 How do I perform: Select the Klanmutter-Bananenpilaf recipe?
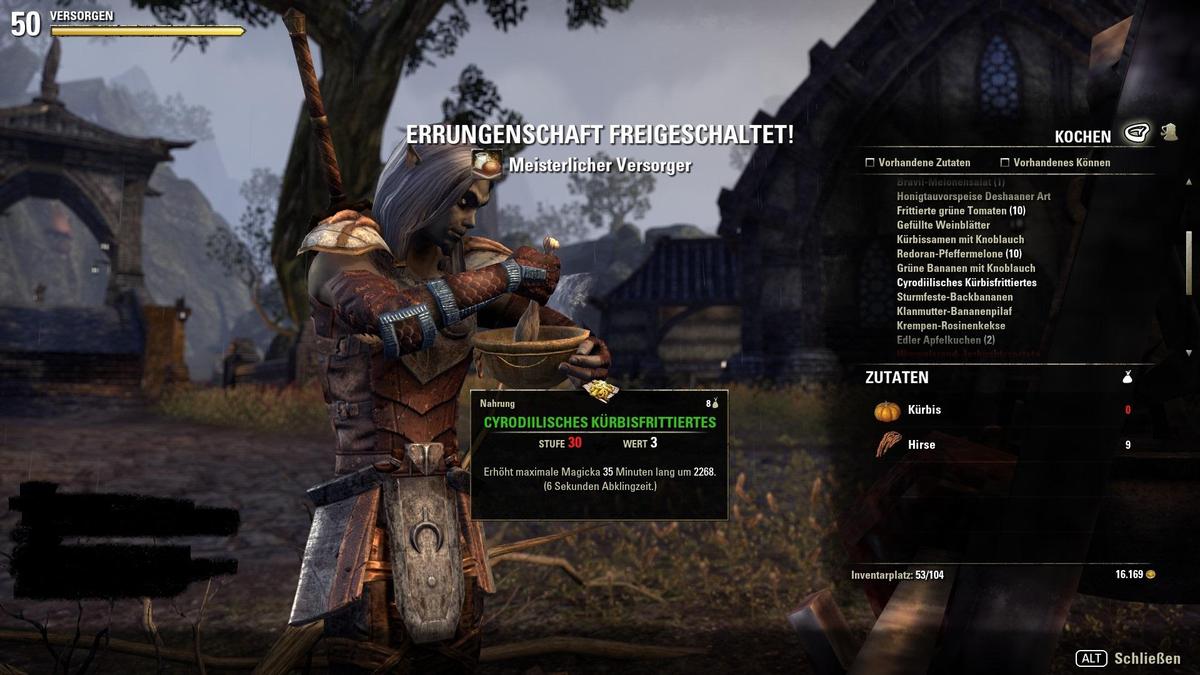(956, 312)
